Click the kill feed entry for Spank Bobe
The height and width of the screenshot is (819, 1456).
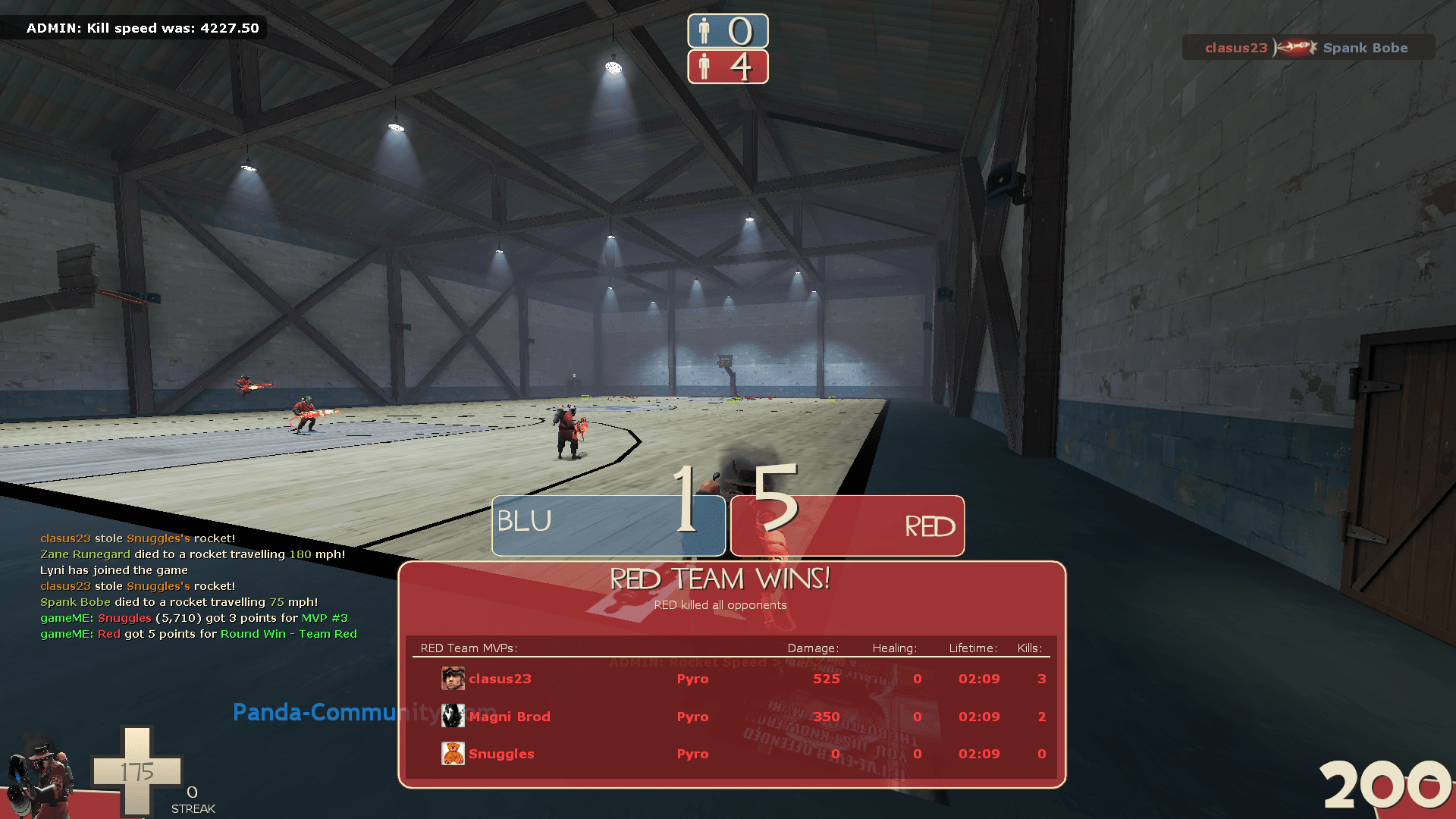[1307, 48]
